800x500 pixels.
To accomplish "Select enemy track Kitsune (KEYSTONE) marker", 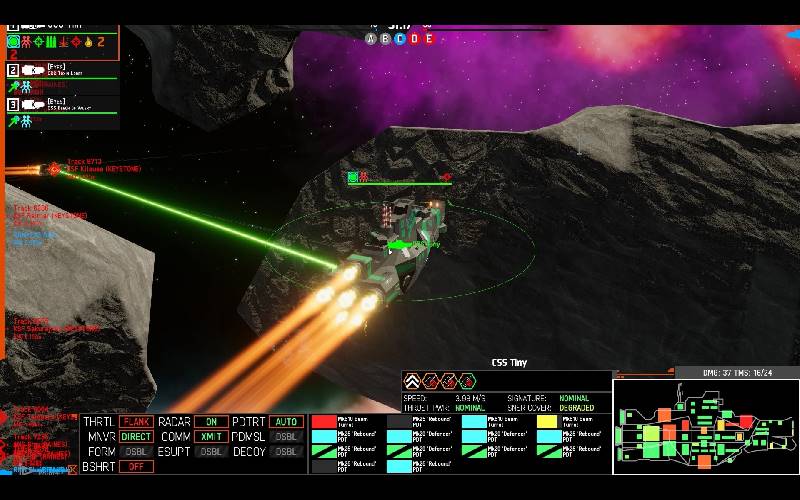I will (54, 170).
